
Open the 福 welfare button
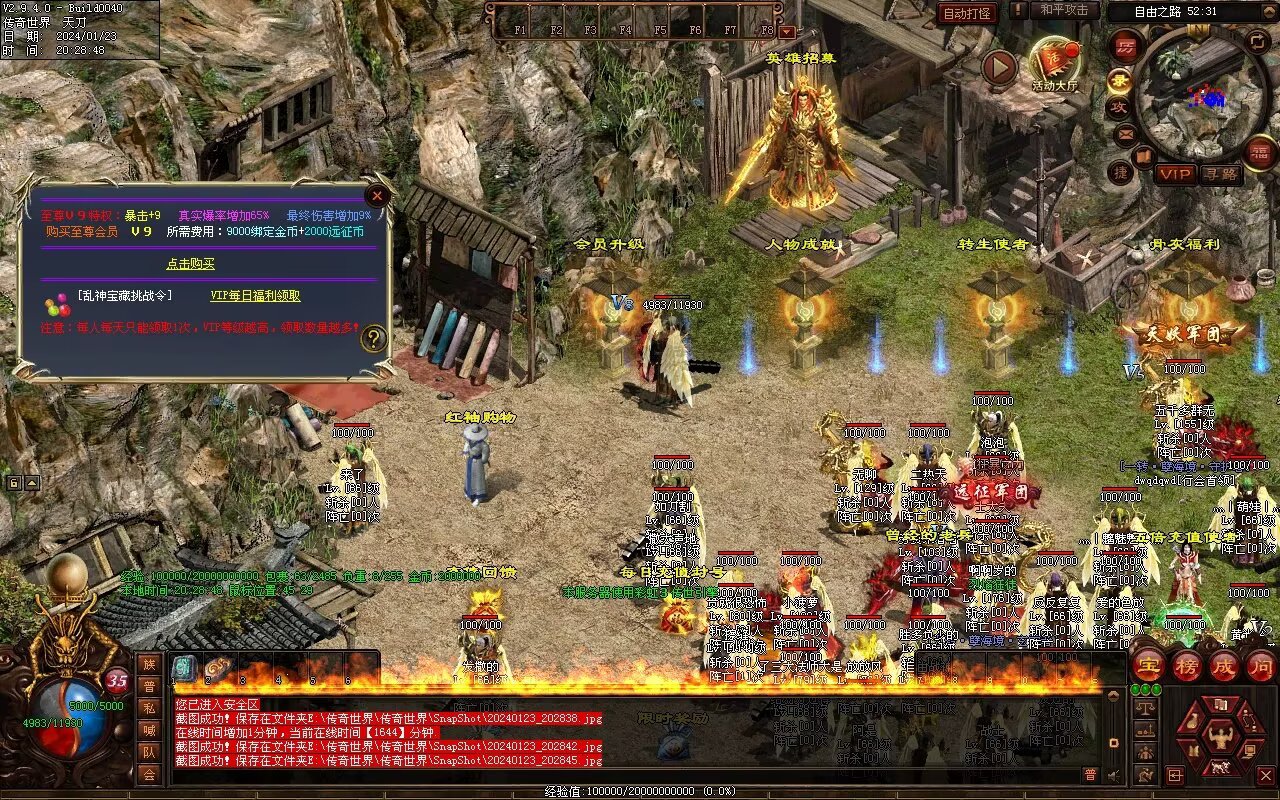(1259, 153)
